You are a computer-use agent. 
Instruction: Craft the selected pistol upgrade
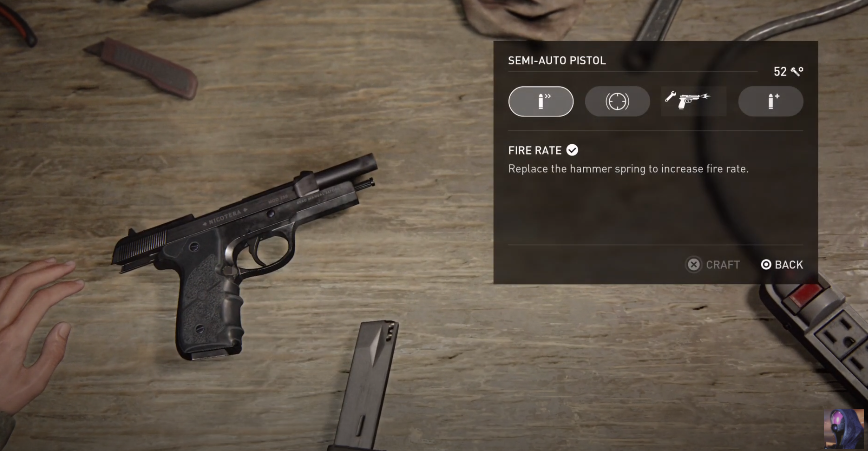click(713, 264)
